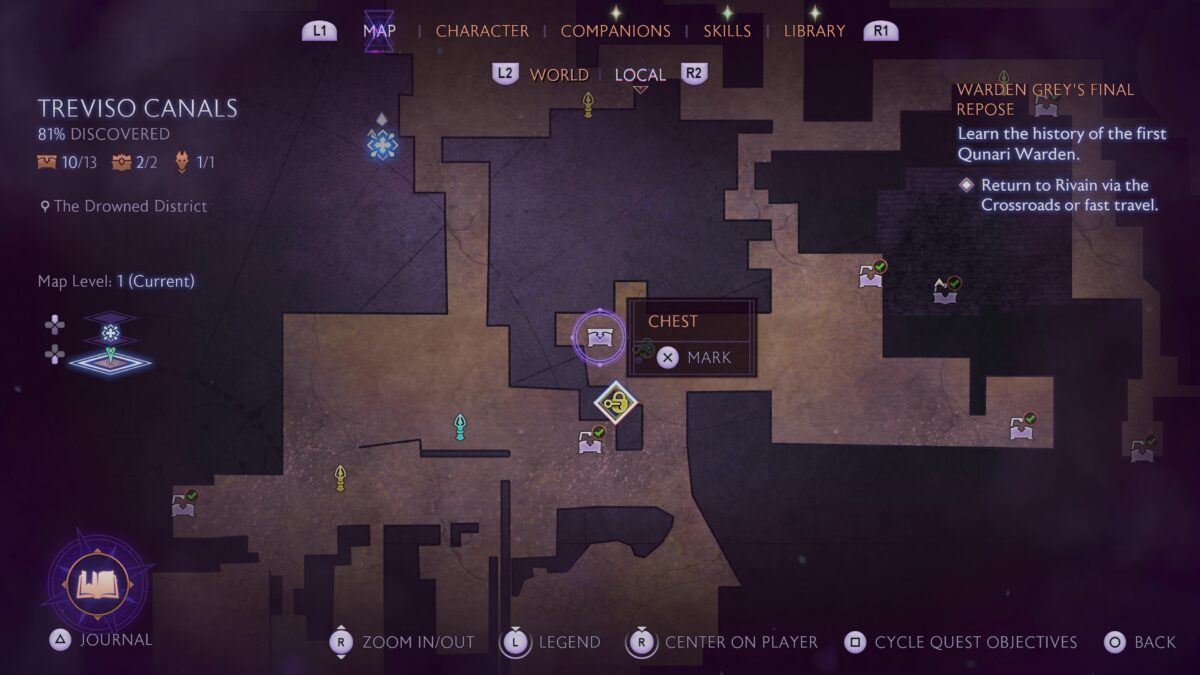Screen dimensions: 1200x675
Task: Open the Warden Grey's Final Repose quest tracker
Action: tap(1045, 99)
